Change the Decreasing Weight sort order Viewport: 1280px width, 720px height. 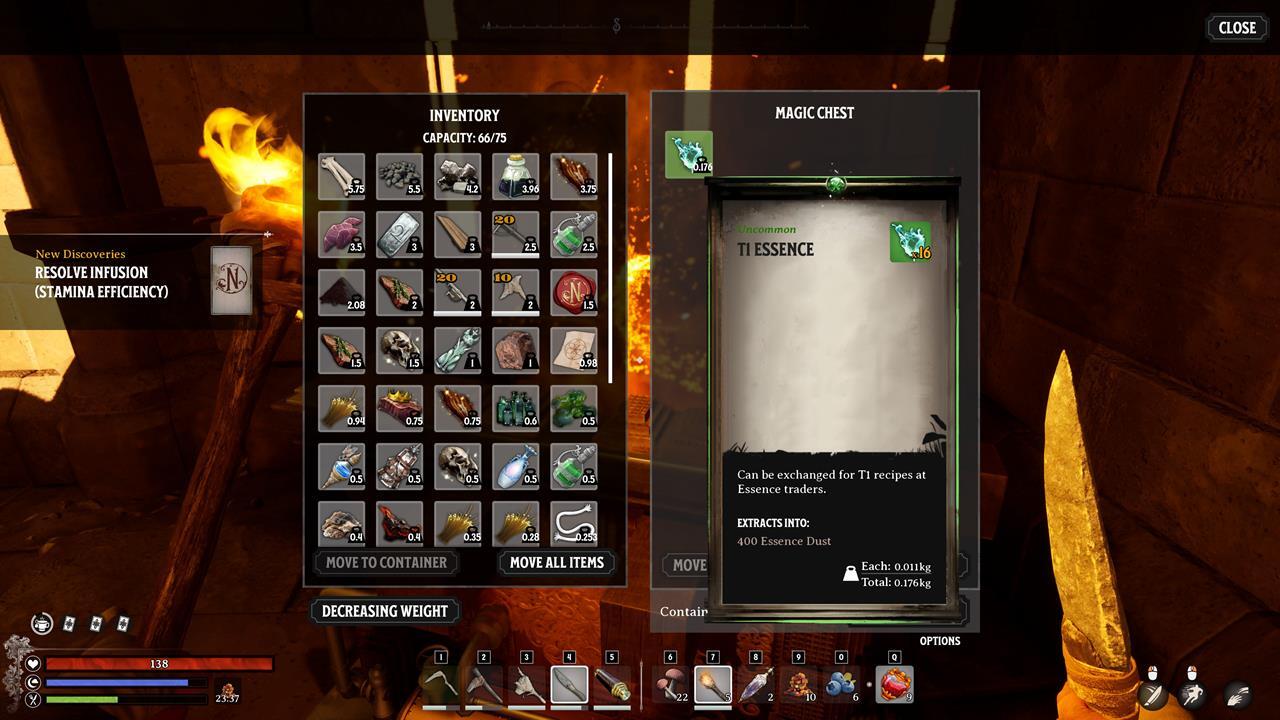[385, 611]
